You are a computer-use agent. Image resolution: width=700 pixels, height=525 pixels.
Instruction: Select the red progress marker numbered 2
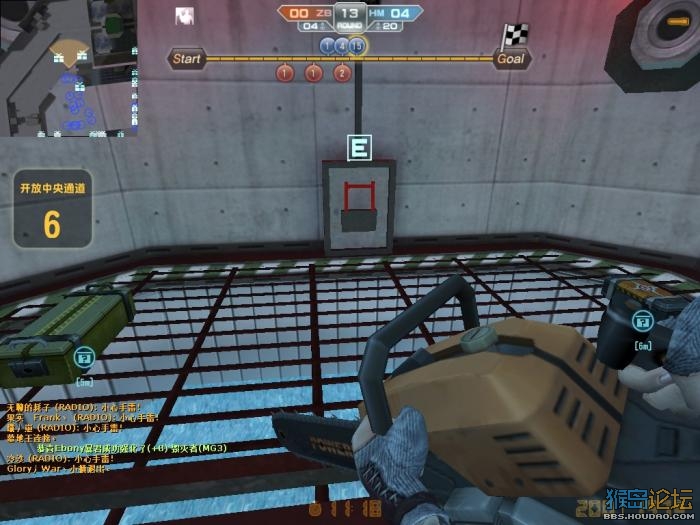[x=342, y=73]
